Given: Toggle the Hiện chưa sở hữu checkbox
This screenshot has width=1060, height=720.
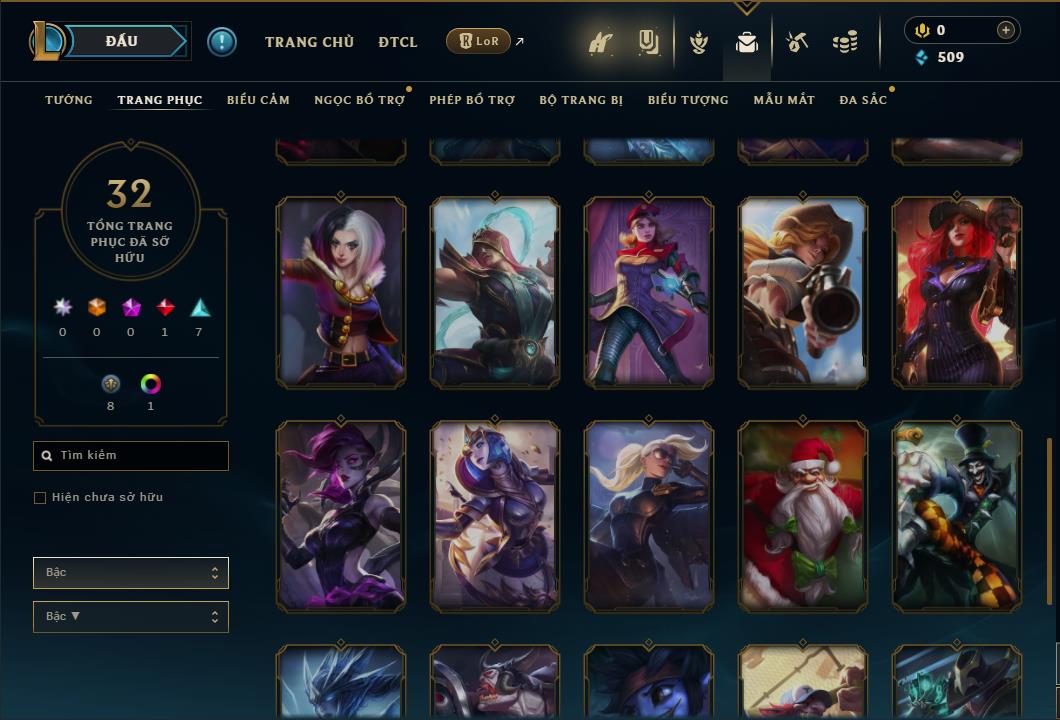Looking at the screenshot, I should pyautogui.click(x=40, y=498).
